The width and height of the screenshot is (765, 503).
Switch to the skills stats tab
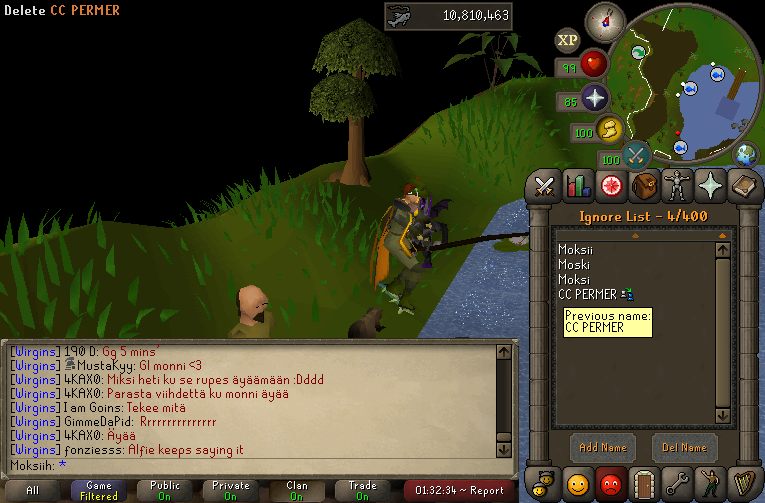click(x=578, y=185)
